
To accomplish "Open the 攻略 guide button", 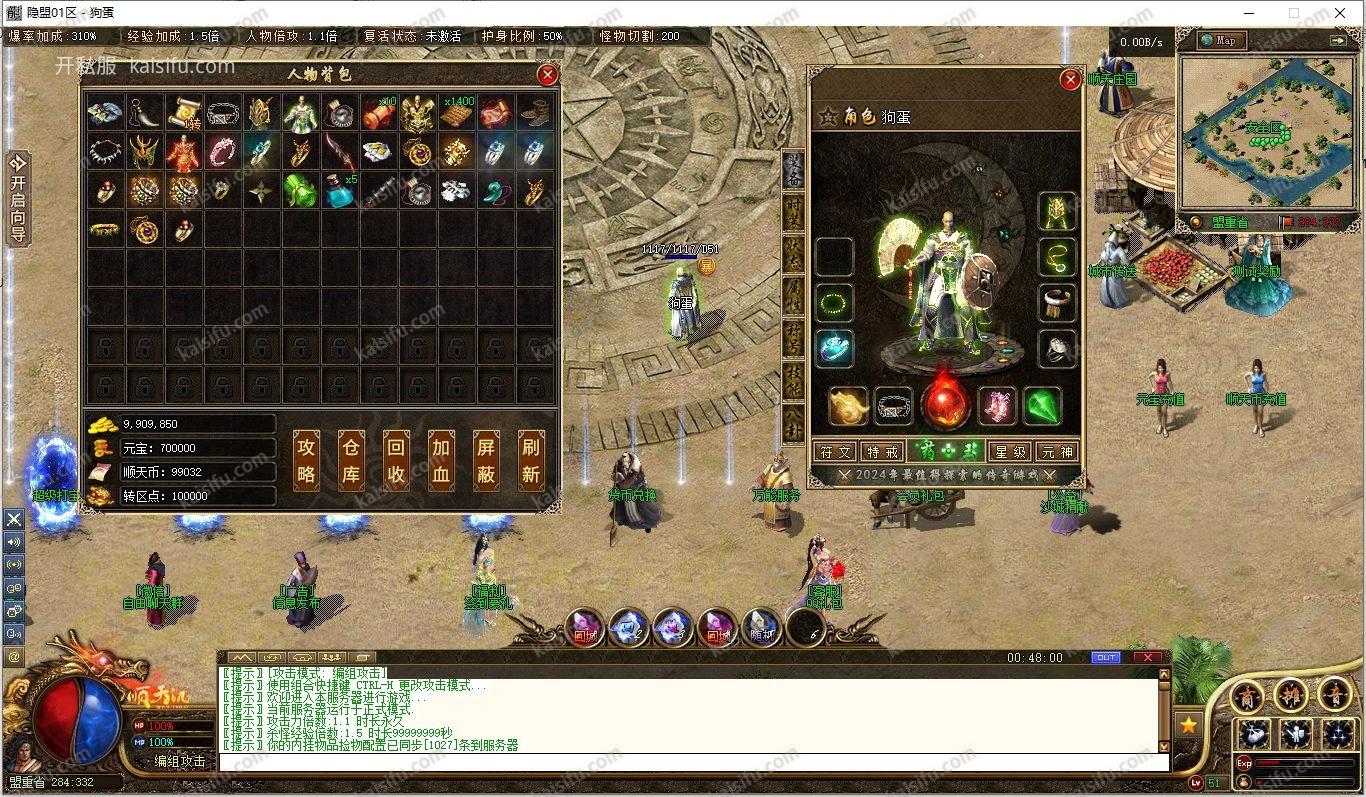I will (x=306, y=461).
